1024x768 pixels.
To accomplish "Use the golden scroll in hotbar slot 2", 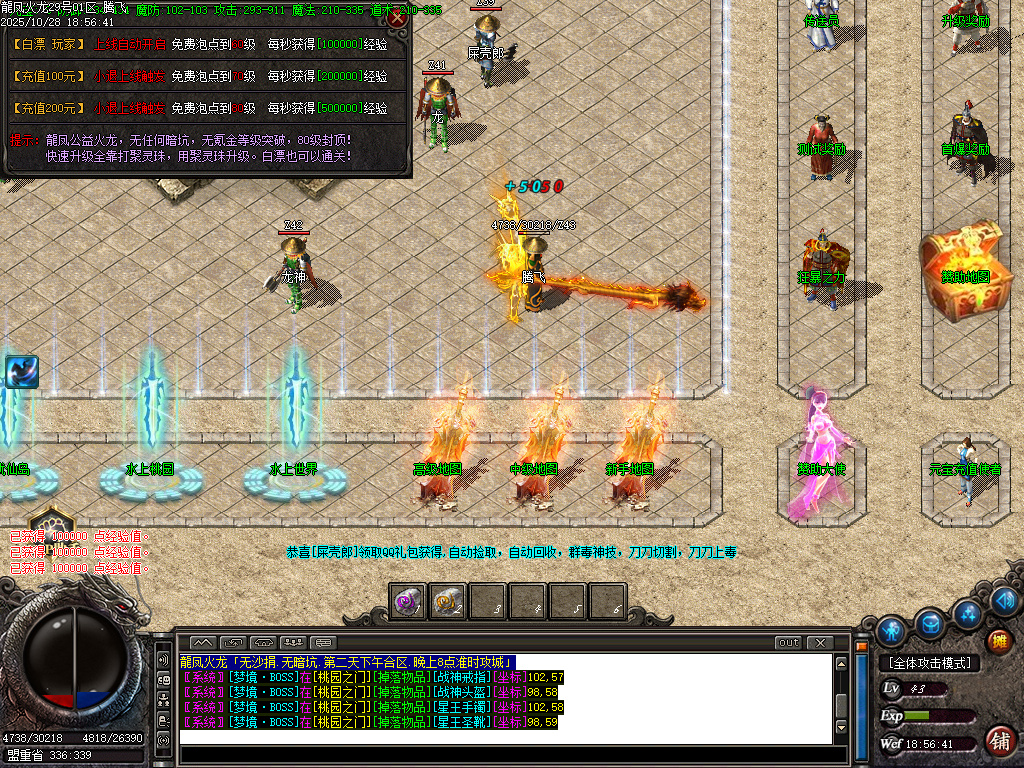I will (x=447, y=601).
